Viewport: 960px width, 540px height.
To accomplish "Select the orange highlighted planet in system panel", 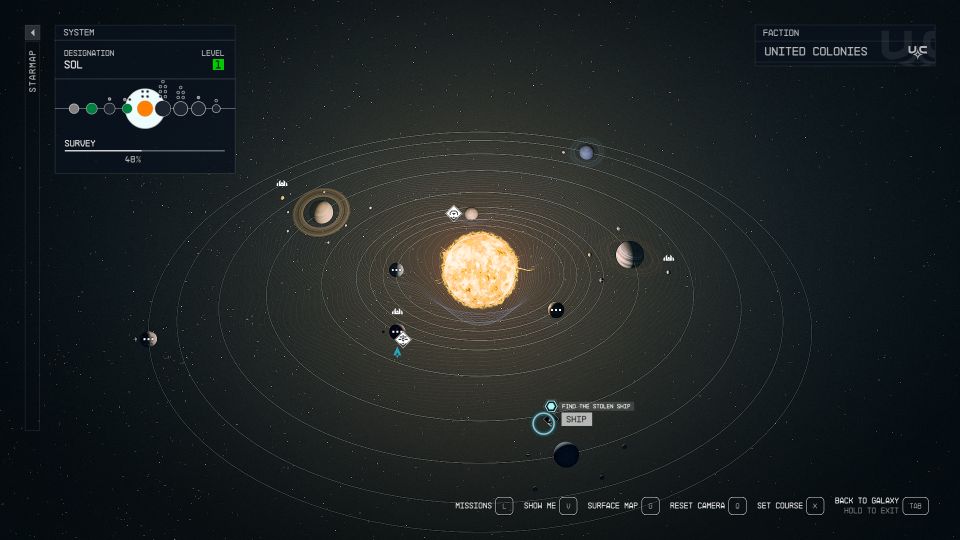I will tap(145, 108).
